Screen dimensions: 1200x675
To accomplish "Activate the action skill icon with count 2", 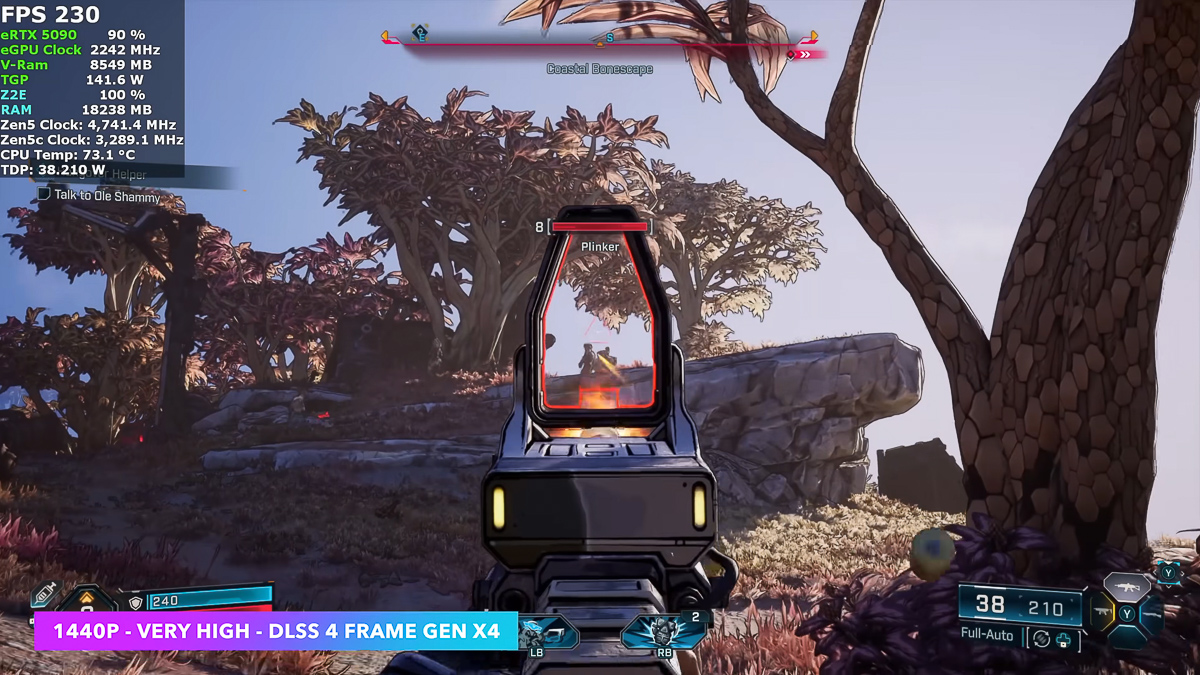I will [x=660, y=632].
